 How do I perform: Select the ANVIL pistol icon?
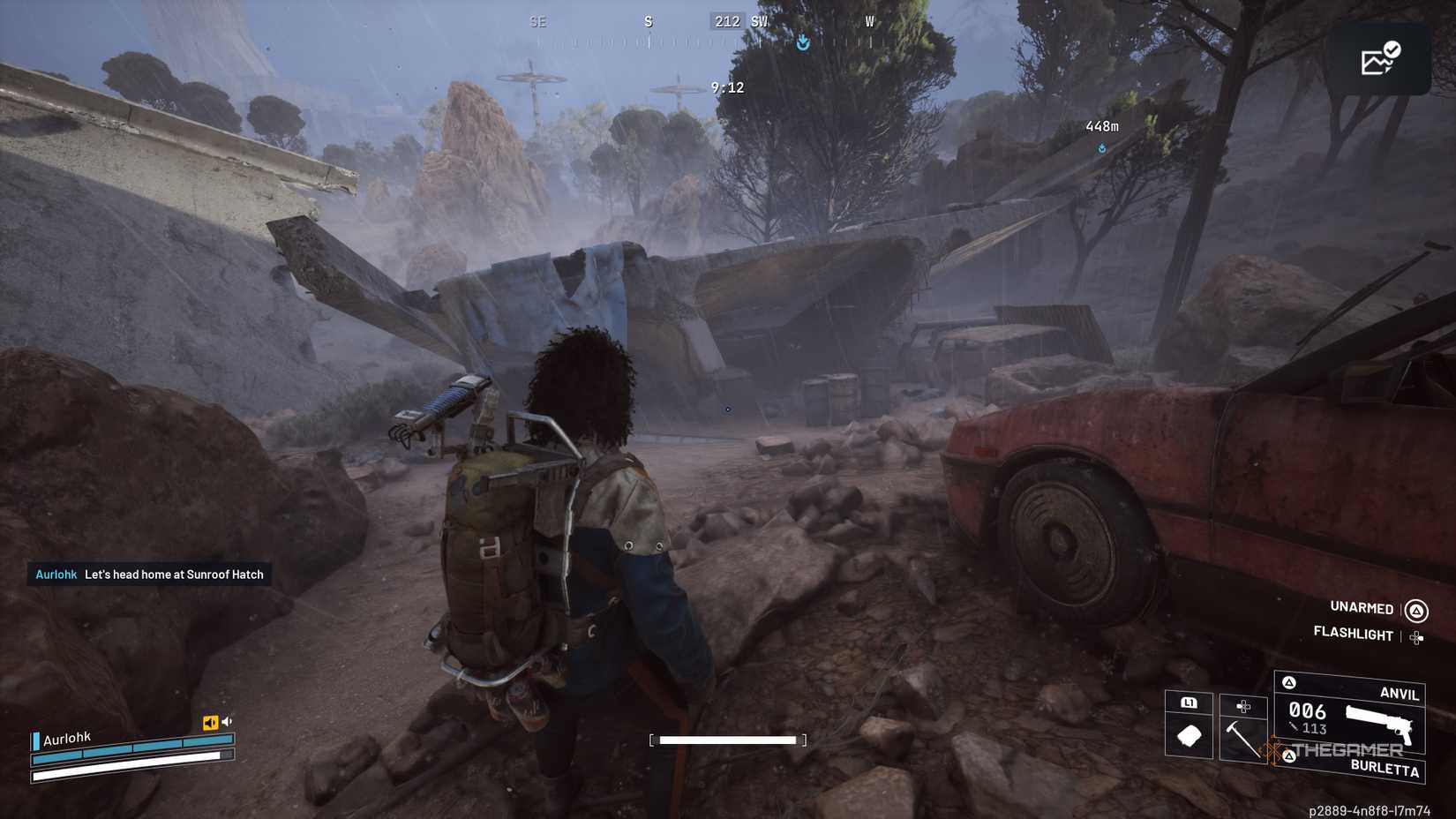[1381, 724]
